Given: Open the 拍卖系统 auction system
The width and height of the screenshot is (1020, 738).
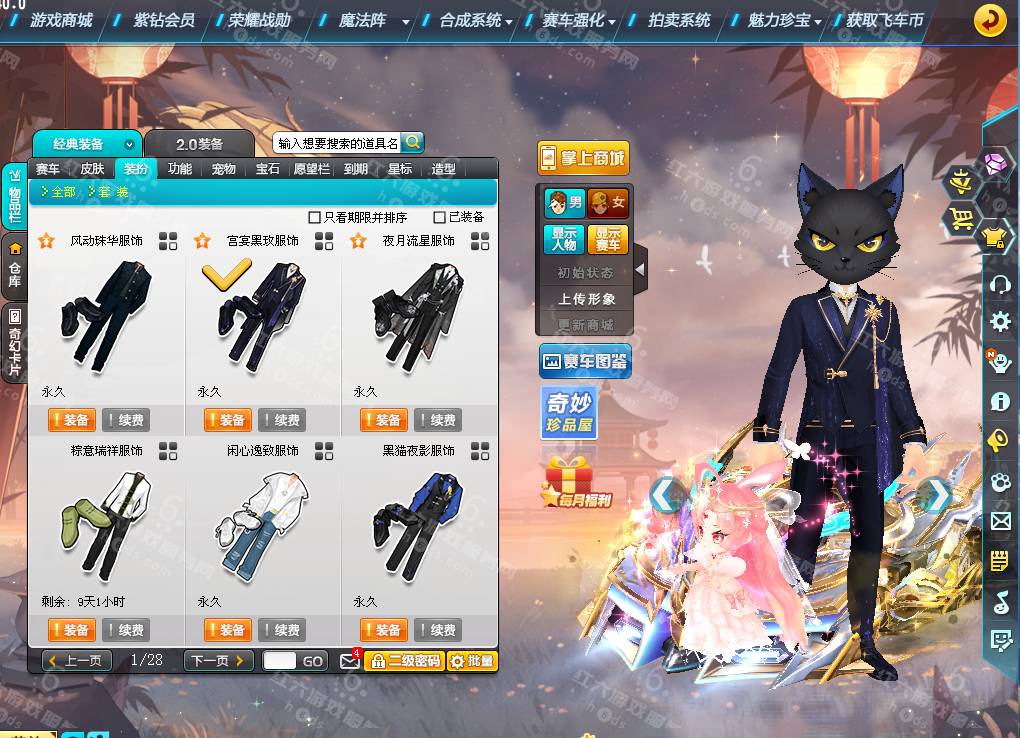Looking at the screenshot, I should click(678, 20).
